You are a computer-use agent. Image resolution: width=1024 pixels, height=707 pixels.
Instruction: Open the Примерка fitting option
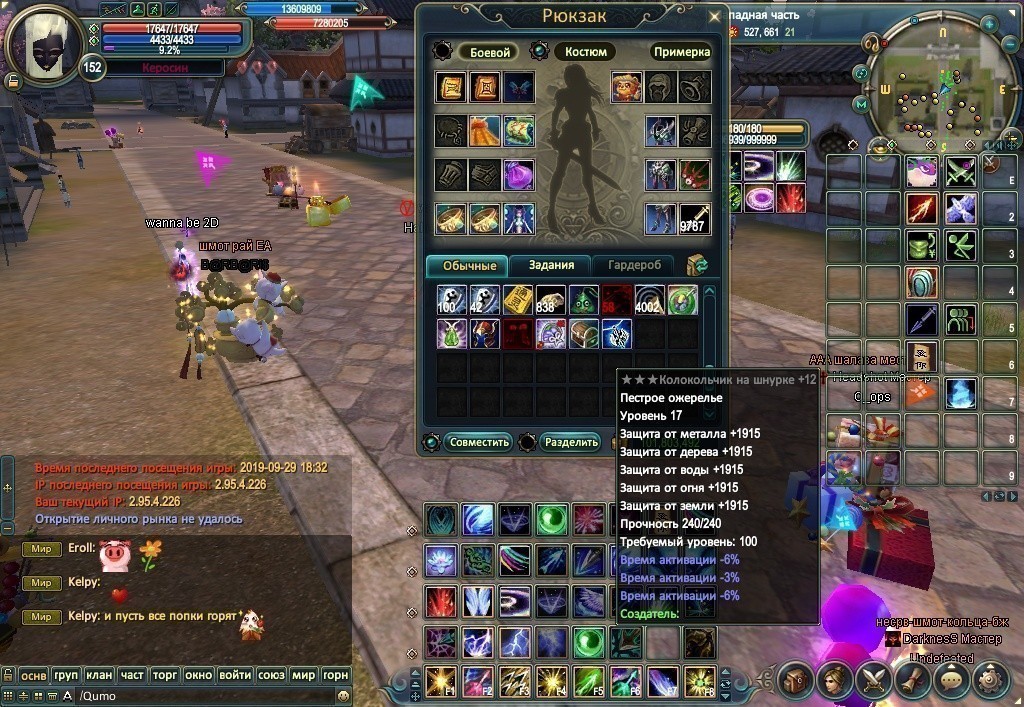click(681, 52)
